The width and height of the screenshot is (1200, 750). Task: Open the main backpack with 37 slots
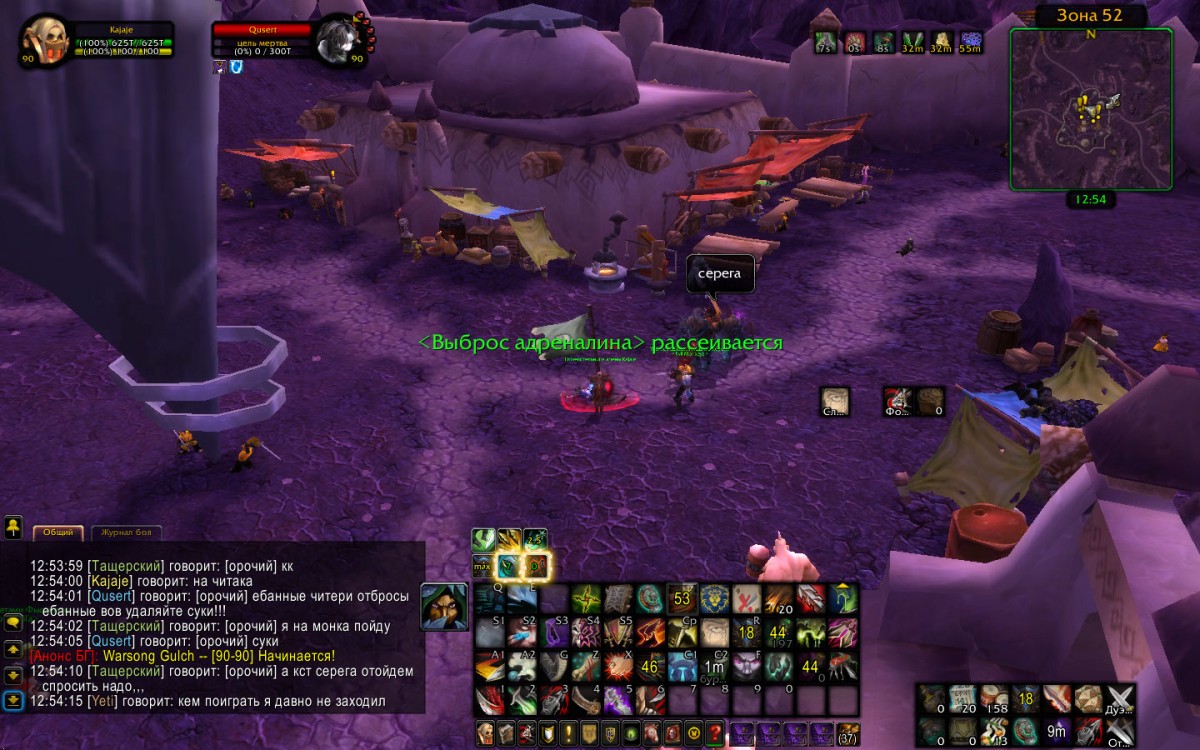point(847,733)
